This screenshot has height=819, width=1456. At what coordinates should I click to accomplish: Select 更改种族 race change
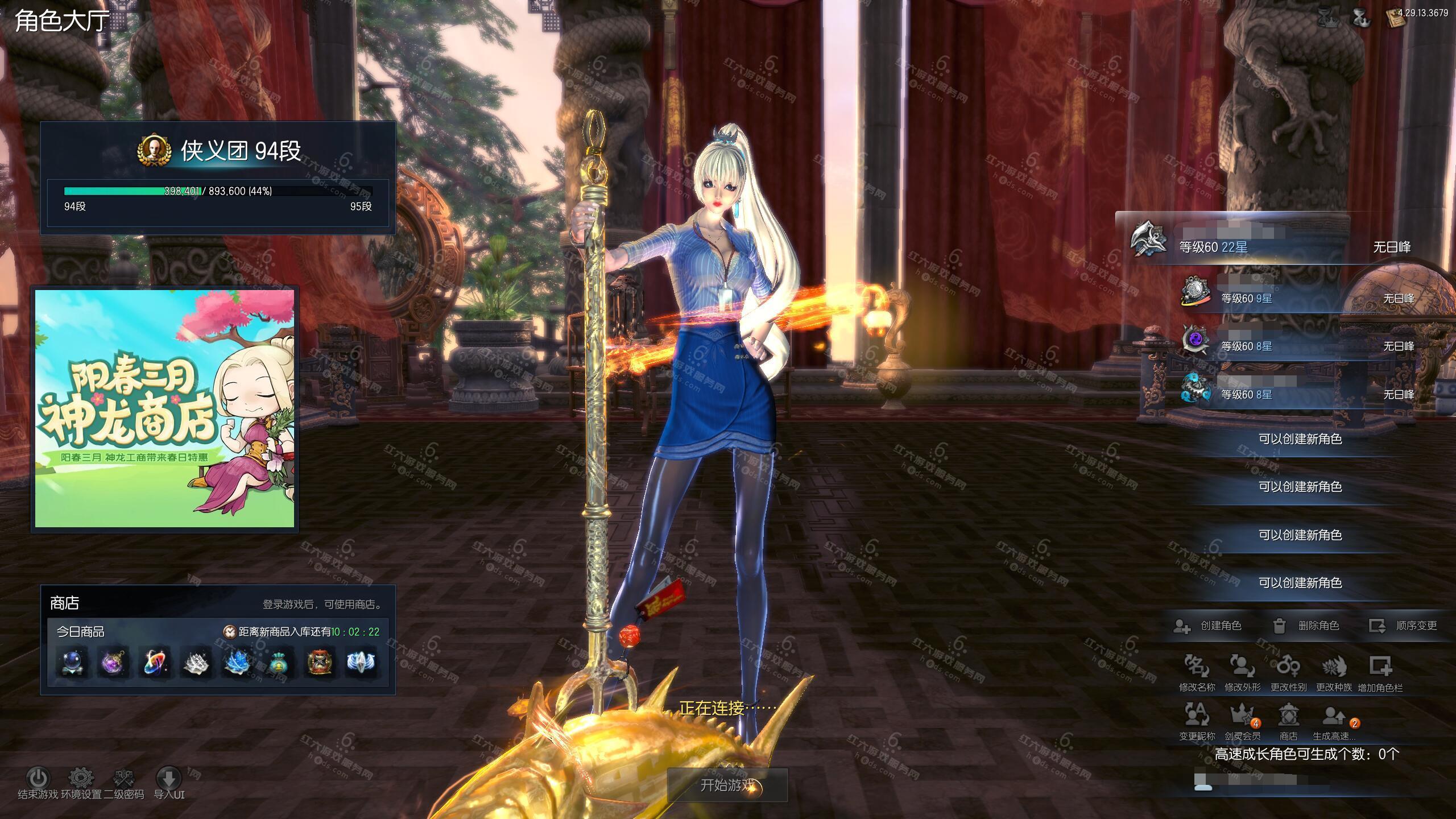1334,667
